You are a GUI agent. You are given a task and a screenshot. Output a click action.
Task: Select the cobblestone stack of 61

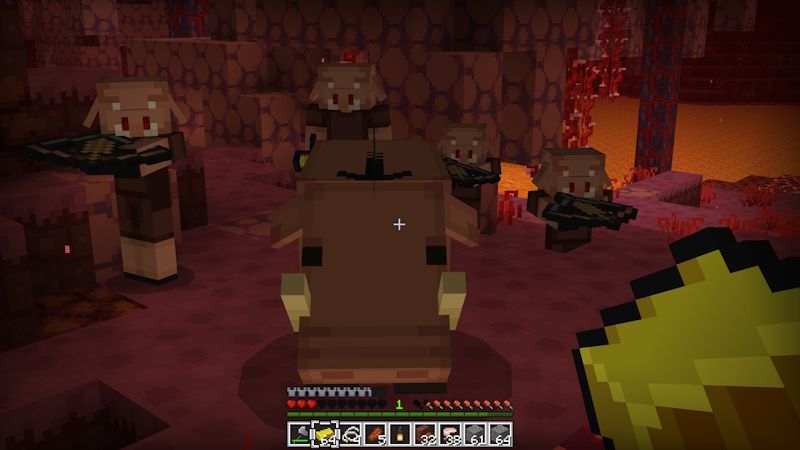[x=475, y=434]
